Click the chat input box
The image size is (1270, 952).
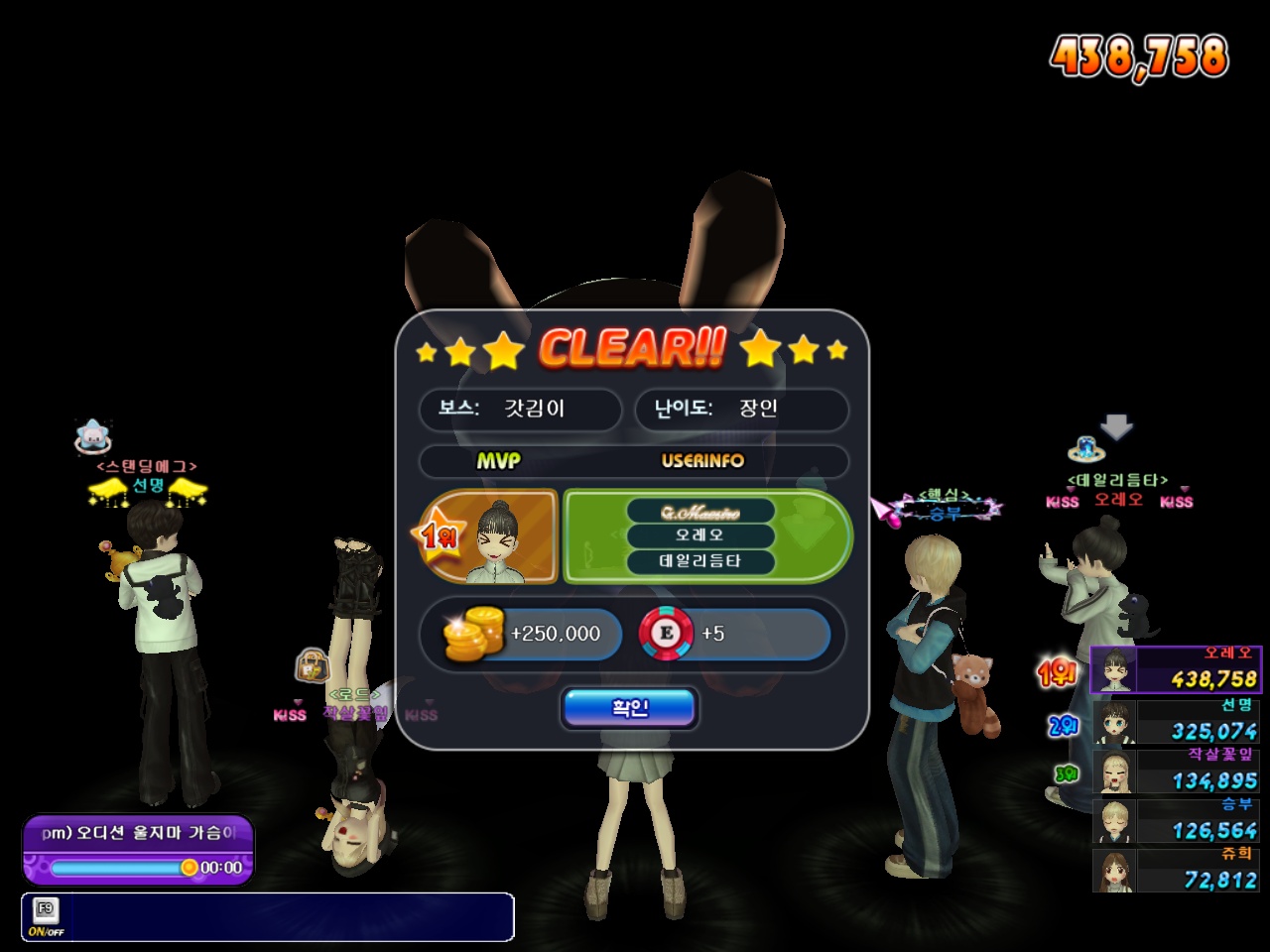288,917
